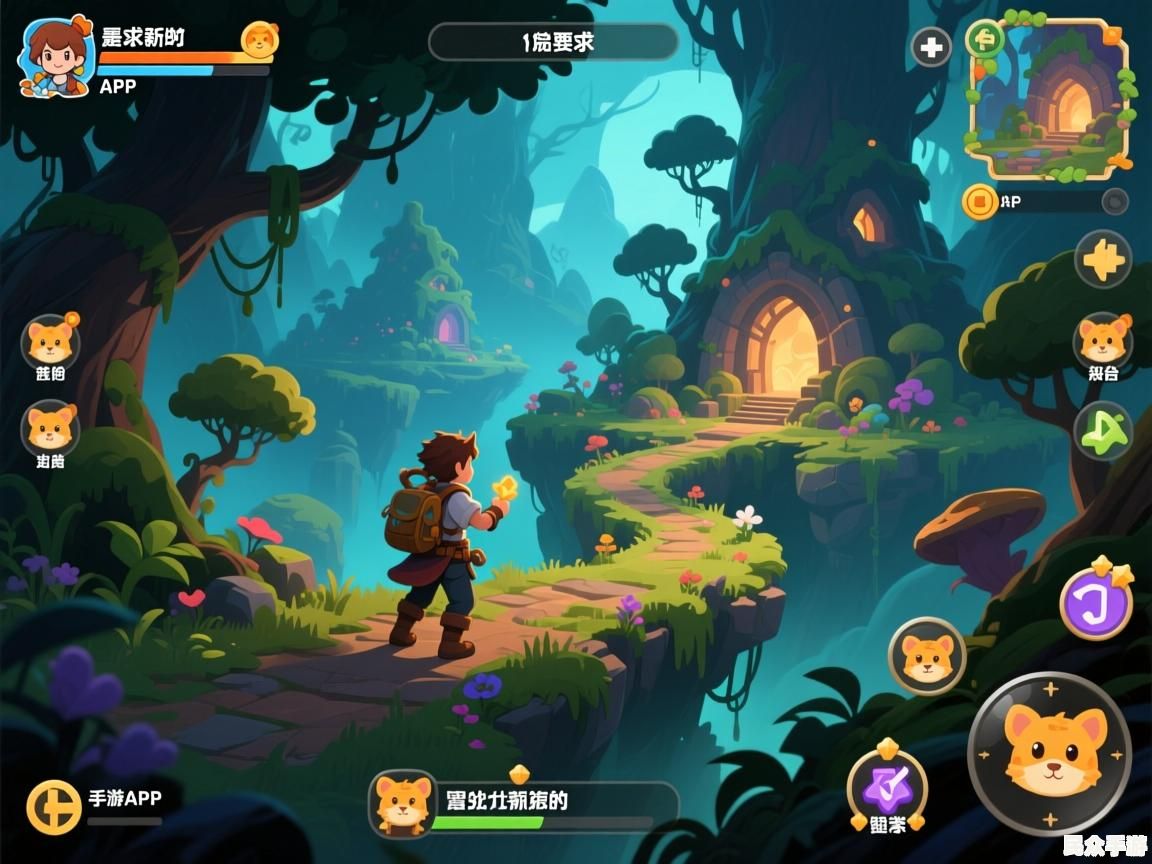
Task: Select the green round badge on the minimap corner
Action: point(985,40)
